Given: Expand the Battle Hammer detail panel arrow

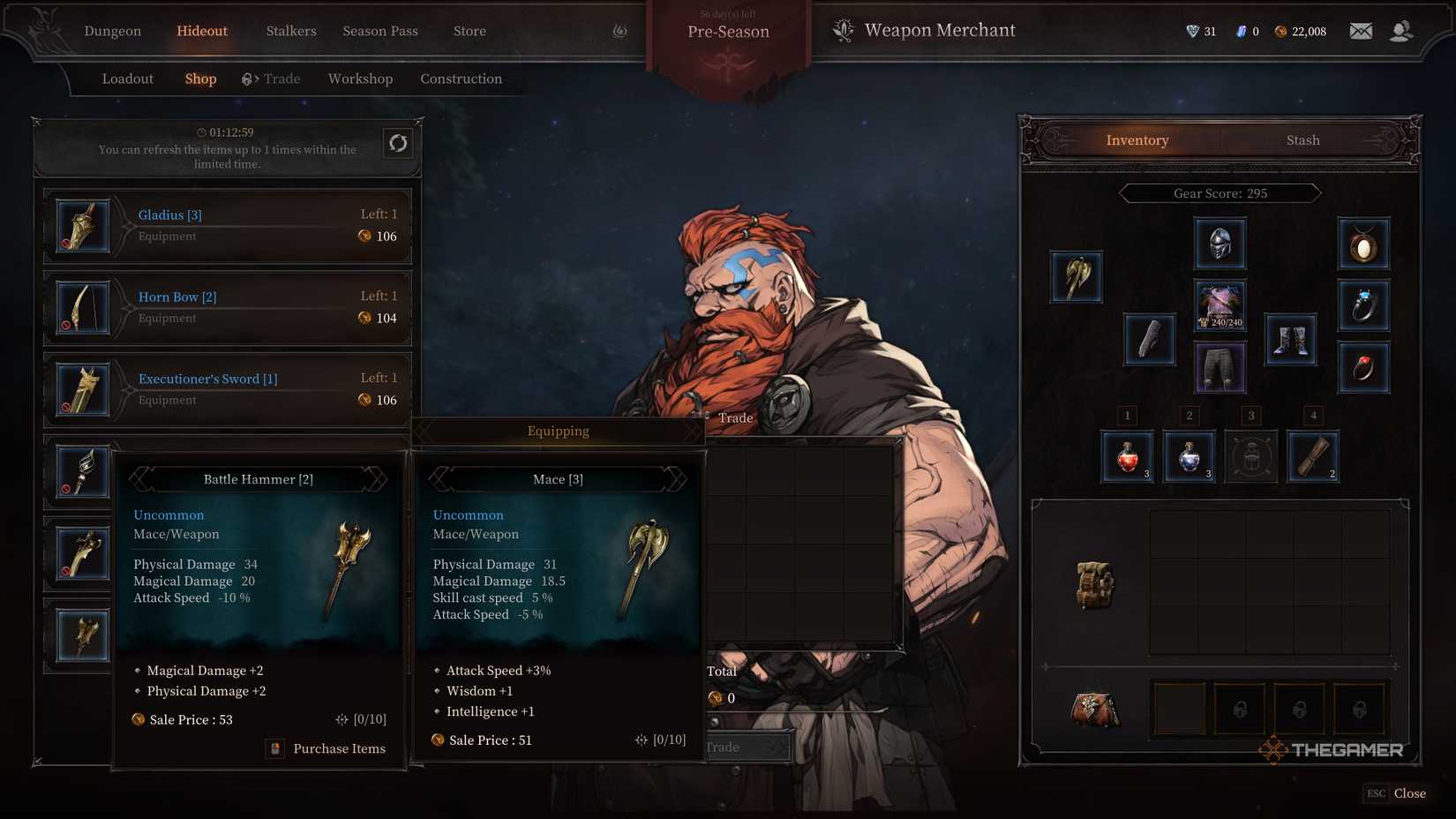Looking at the screenshot, I should (x=379, y=479).
